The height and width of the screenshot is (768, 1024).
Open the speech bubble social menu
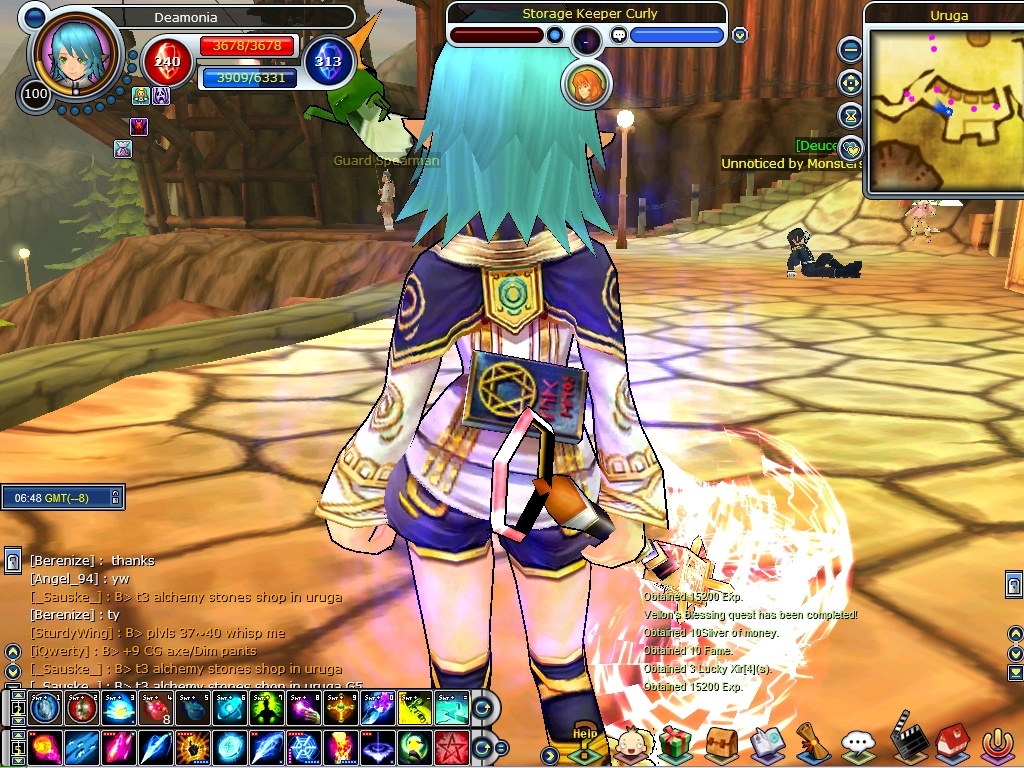coord(858,744)
